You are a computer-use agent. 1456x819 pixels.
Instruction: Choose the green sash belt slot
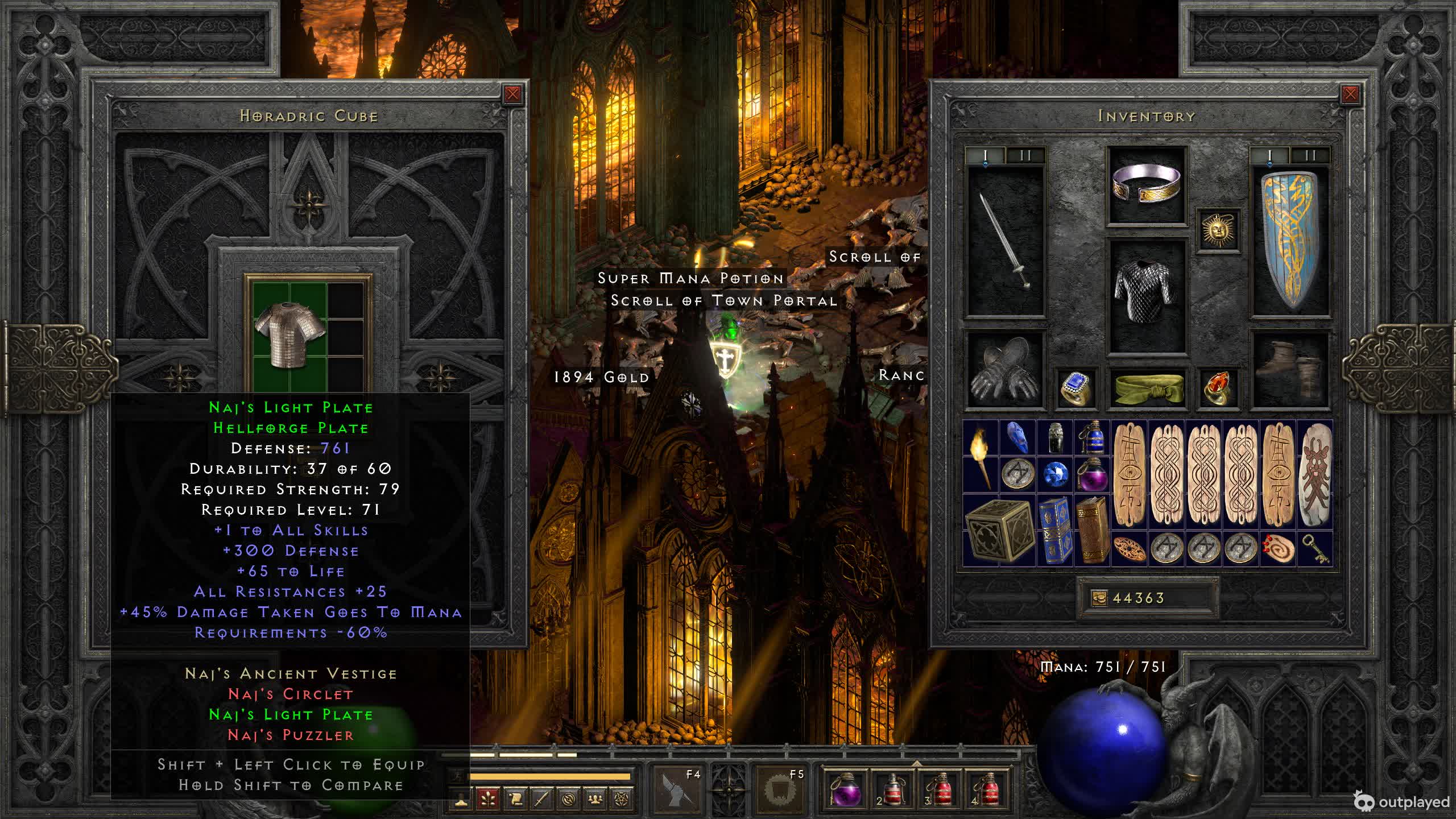coord(1147,388)
